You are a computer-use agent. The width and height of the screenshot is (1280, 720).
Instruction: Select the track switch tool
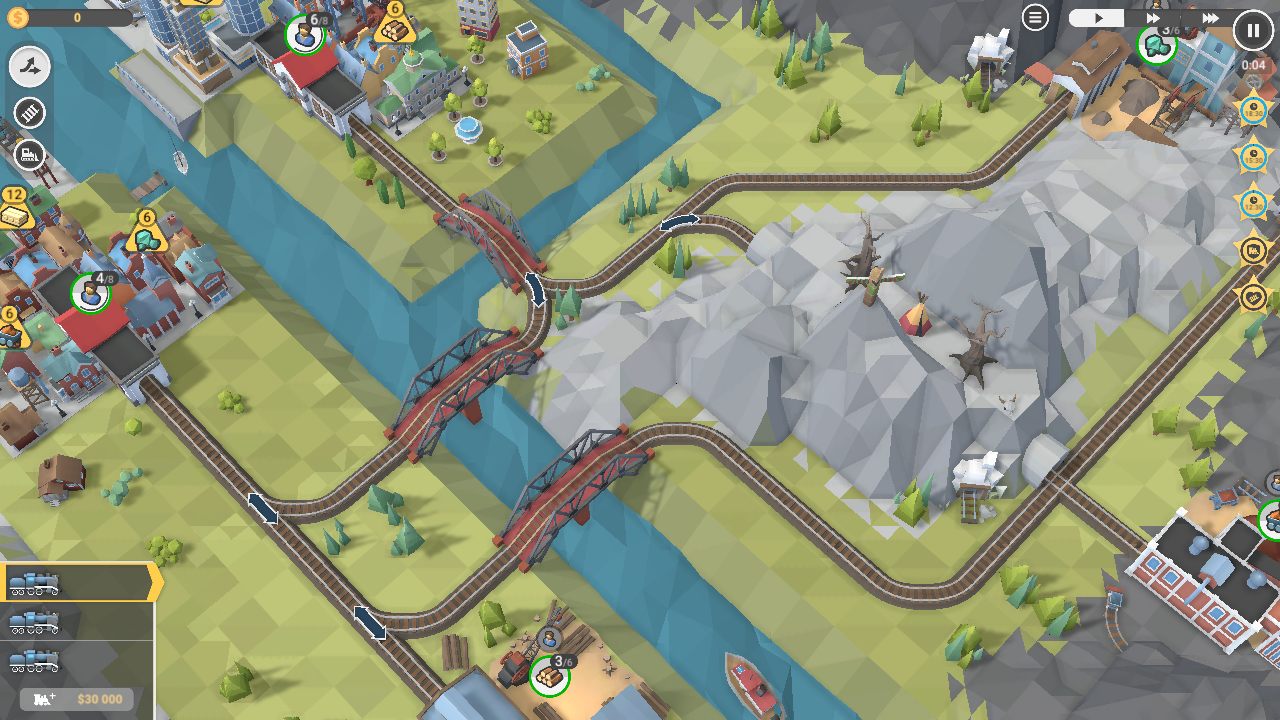tap(28, 68)
